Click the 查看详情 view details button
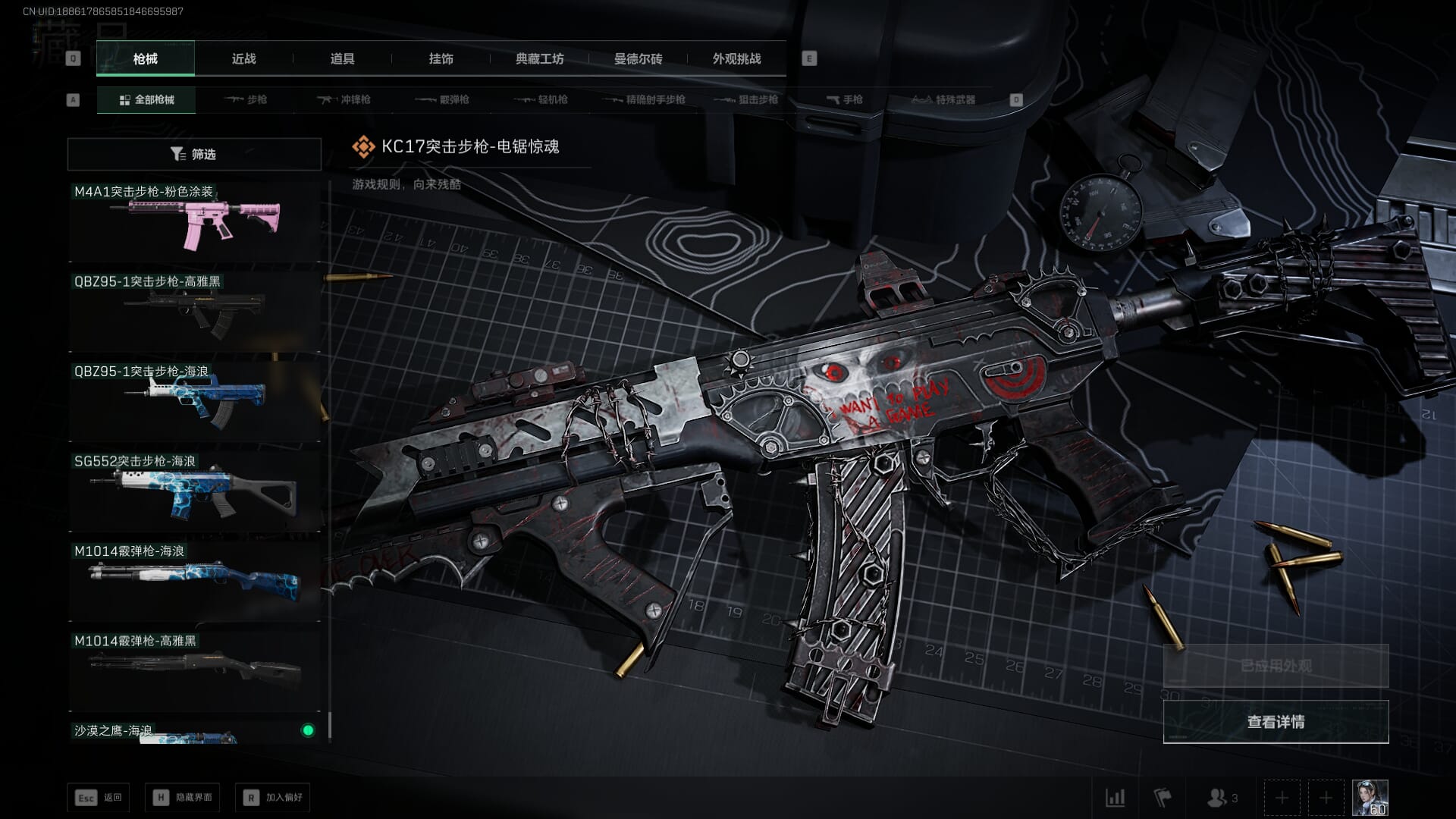1456x819 pixels. pos(1276,722)
